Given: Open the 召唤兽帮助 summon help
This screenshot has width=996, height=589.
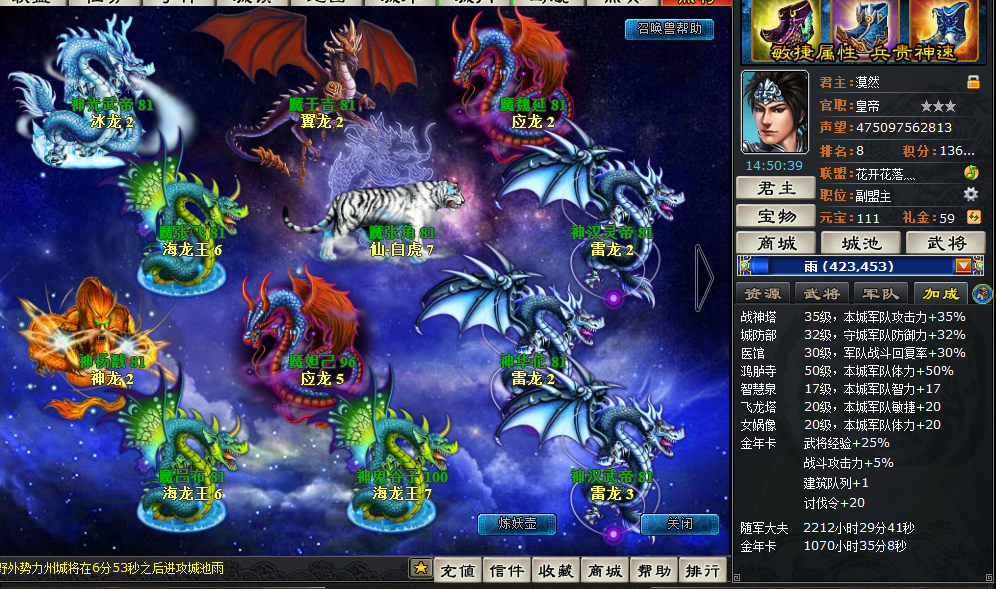Looking at the screenshot, I should 669,29.
